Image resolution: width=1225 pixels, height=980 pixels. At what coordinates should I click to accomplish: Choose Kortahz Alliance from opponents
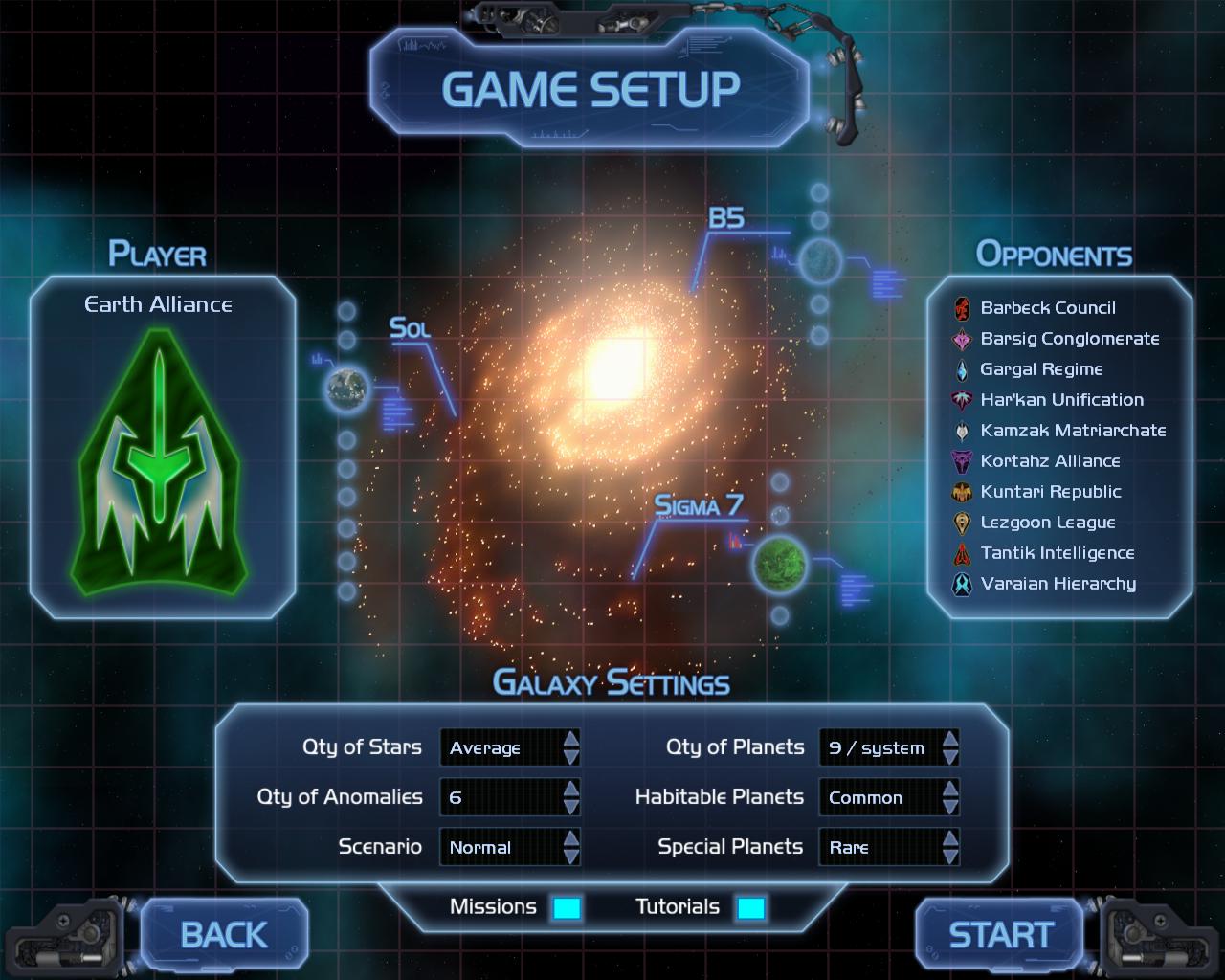(1050, 461)
